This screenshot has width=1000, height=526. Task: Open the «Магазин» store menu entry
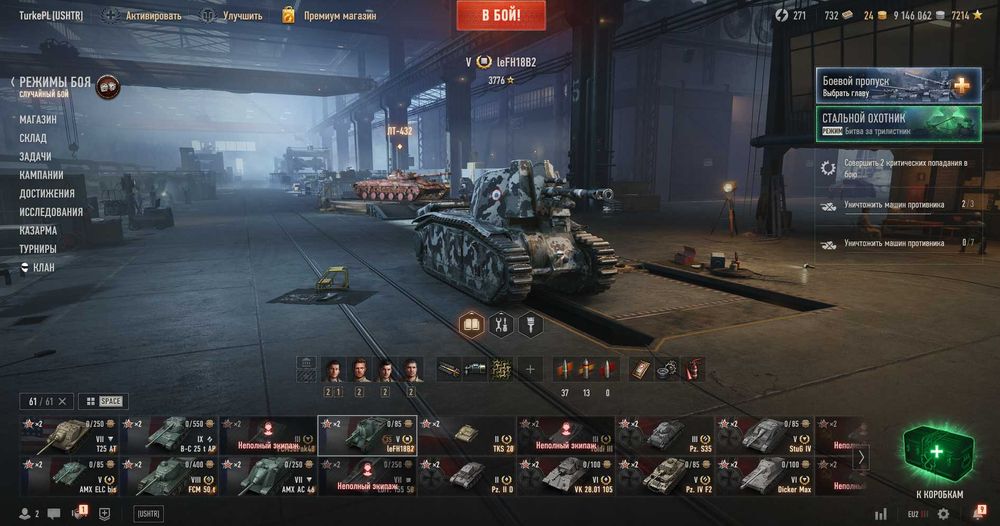(x=38, y=119)
